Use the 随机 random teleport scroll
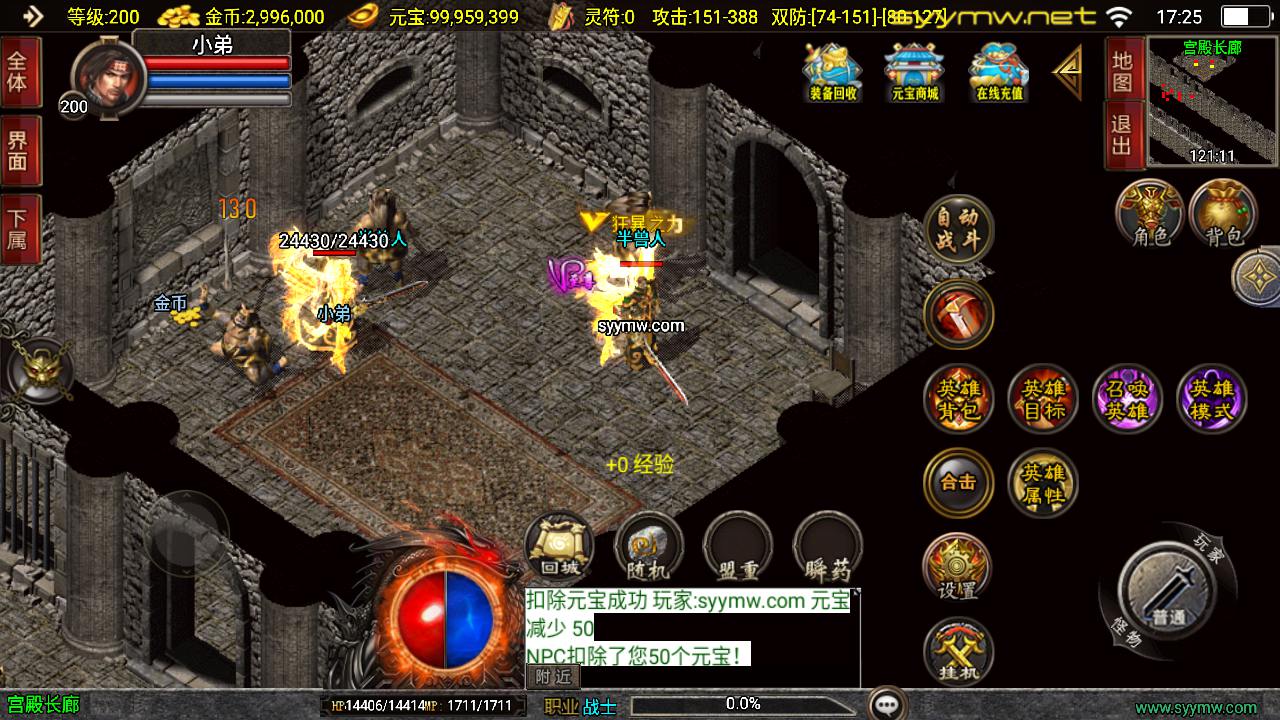 (649, 547)
